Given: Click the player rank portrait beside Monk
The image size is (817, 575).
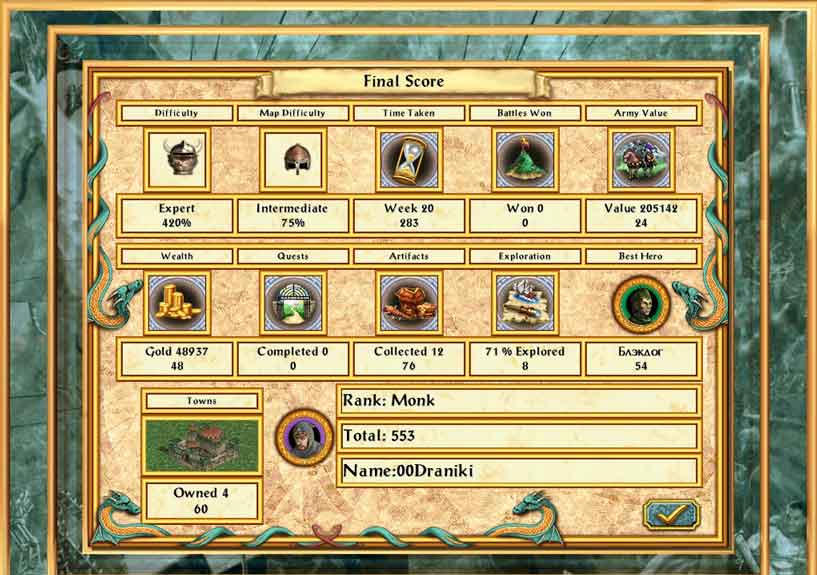Looking at the screenshot, I should pyautogui.click(x=304, y=436).
